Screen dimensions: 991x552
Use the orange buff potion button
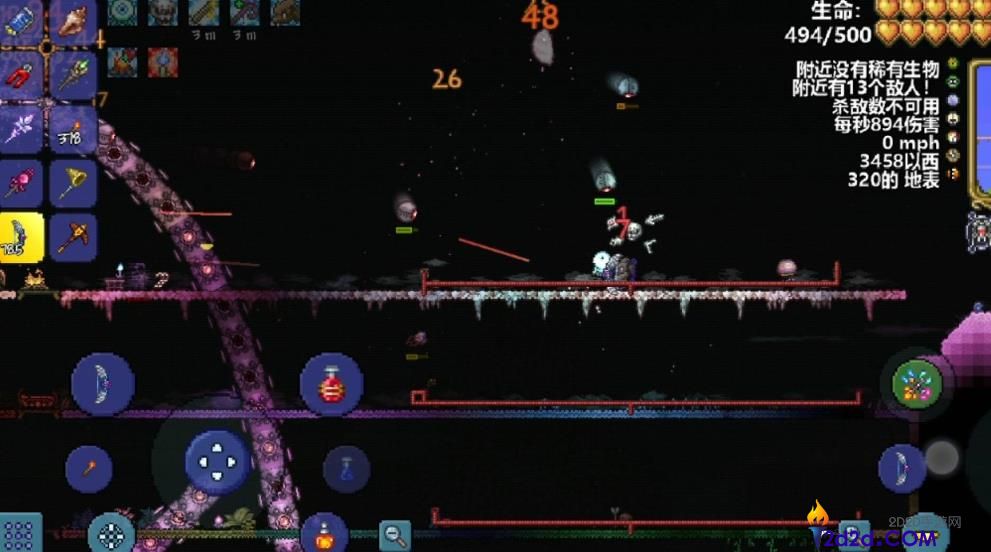tap(324, 535)
